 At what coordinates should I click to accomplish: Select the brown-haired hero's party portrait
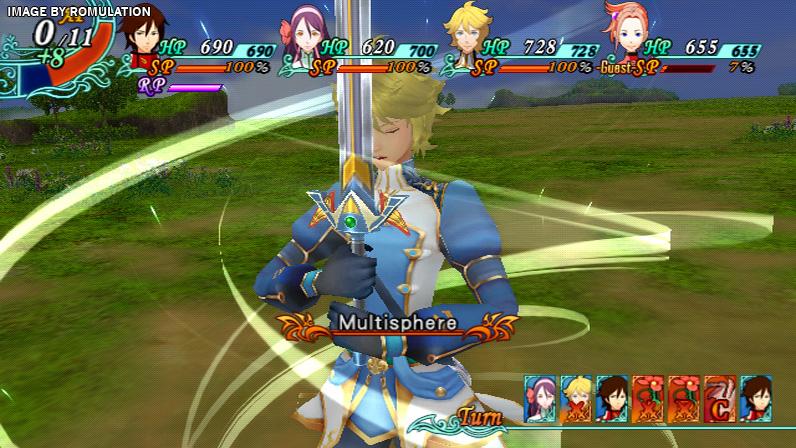pos(148,42)
